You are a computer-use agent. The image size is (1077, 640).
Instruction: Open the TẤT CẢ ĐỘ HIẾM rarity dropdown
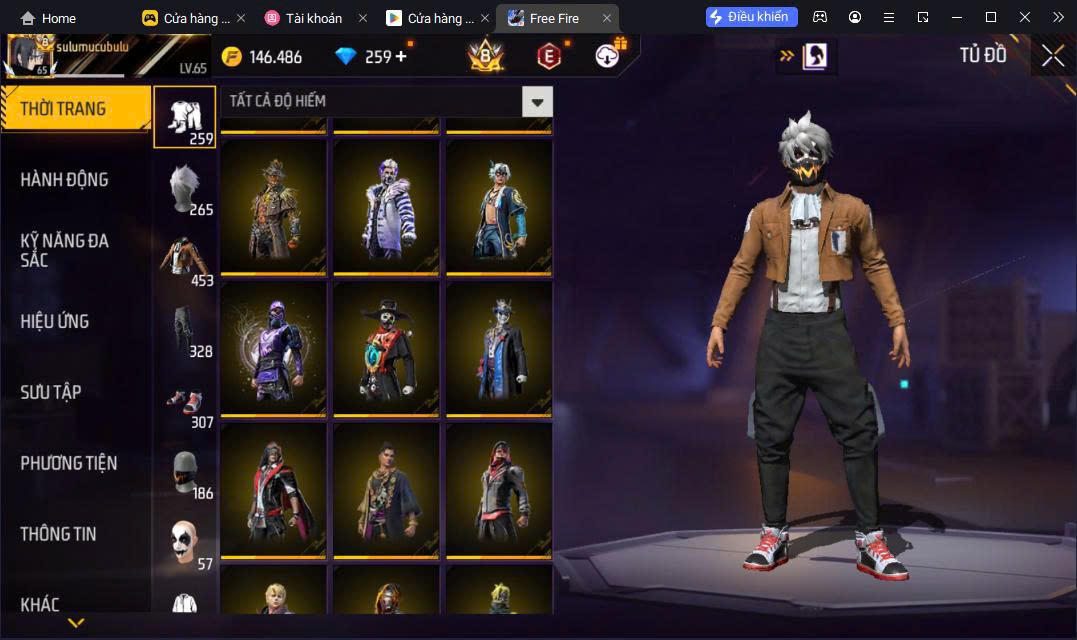pos(538,101)
